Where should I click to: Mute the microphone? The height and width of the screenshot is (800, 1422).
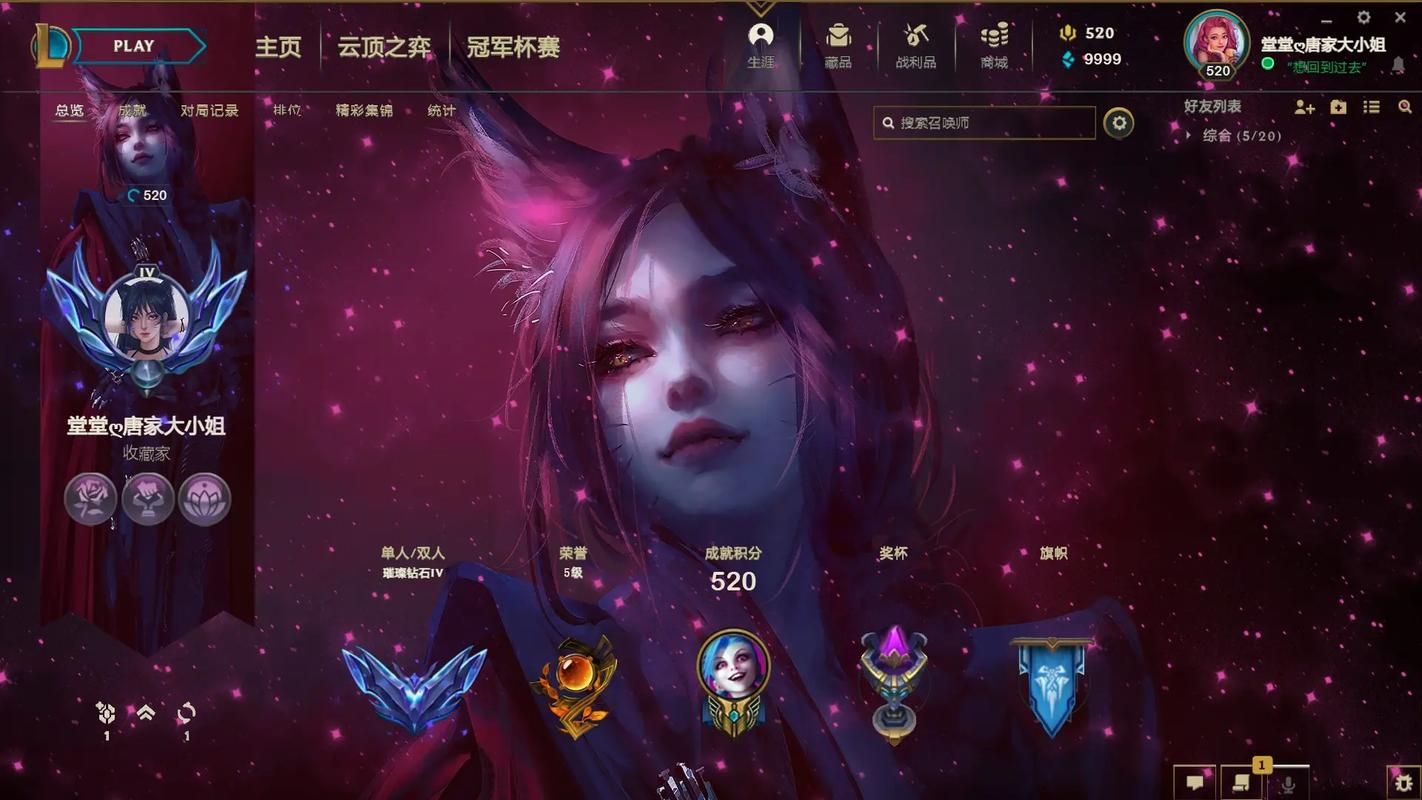click(1290, 785)
